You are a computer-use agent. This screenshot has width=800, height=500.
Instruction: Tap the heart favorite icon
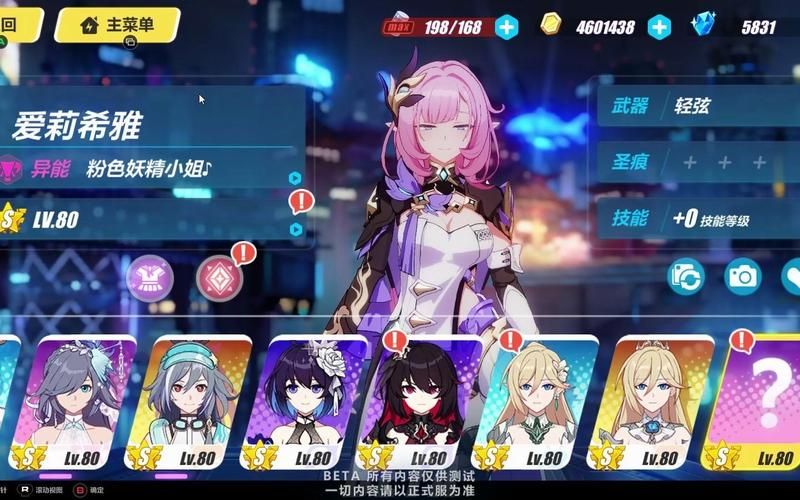790,277
